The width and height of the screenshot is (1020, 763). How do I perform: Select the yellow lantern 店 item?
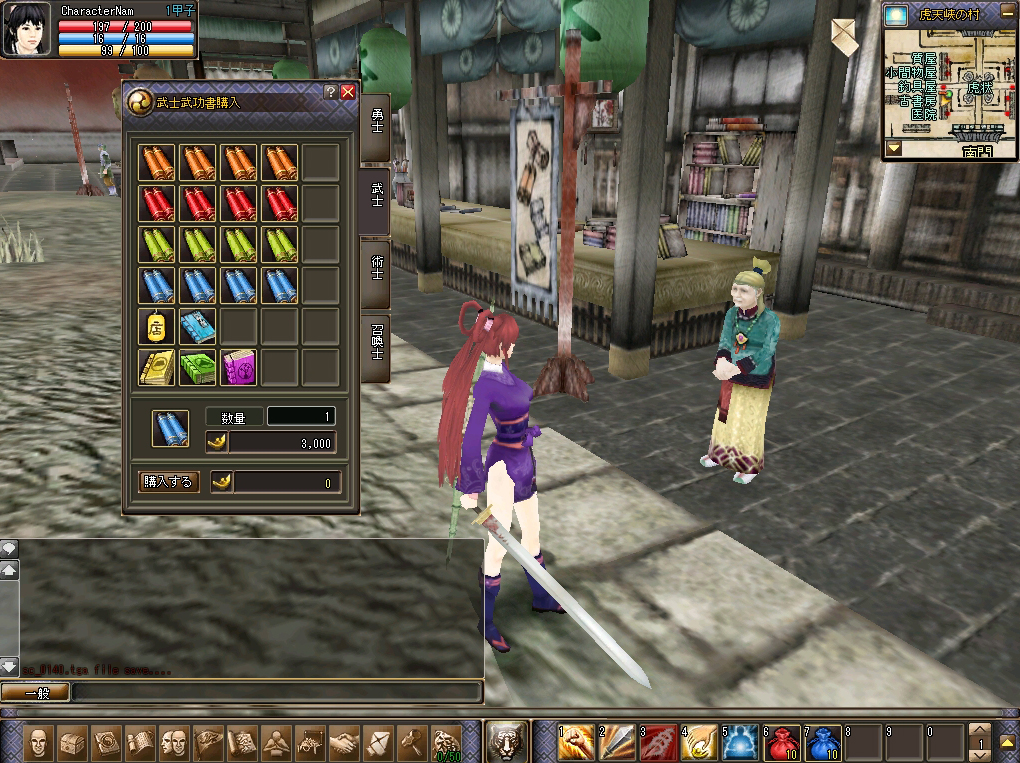tap(156, 327)
